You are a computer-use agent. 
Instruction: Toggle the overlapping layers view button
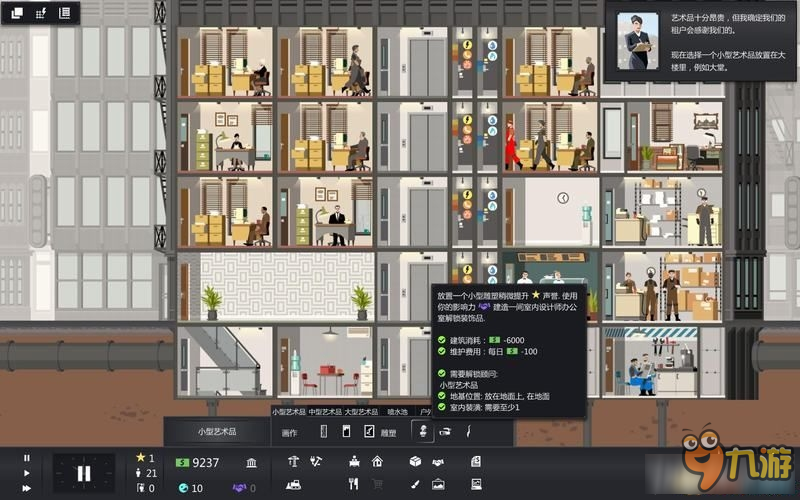click(x=16, y=13)
